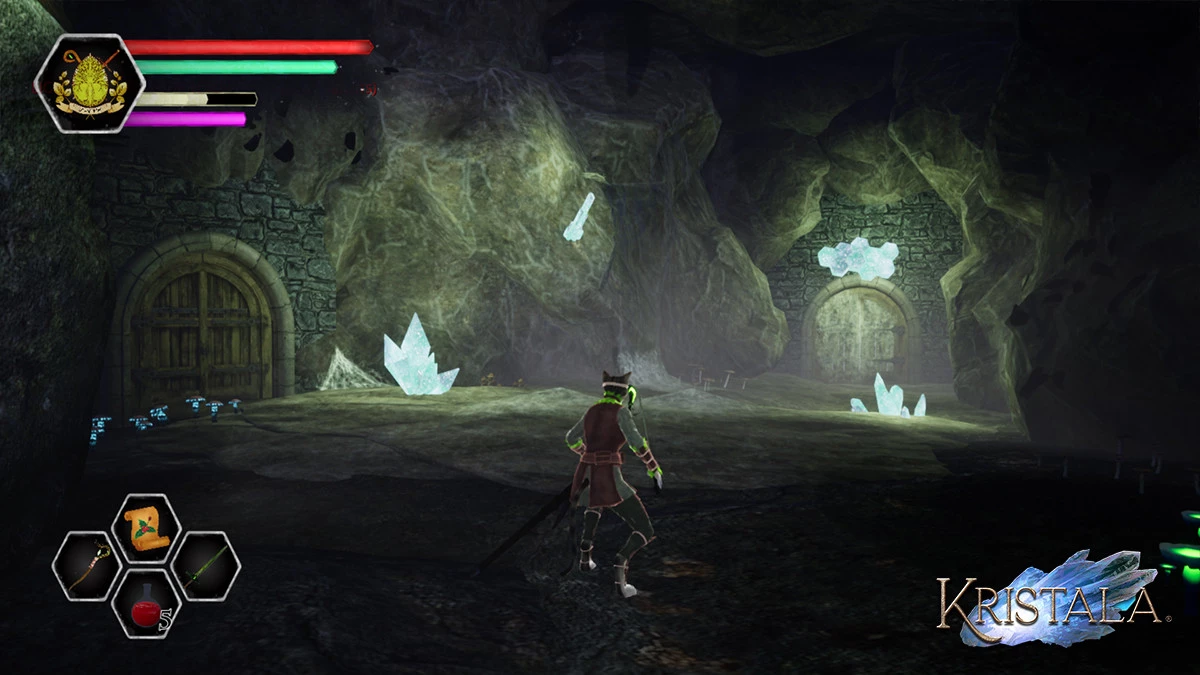The height and width of the screenshot is (675, 1200).
Task: Open the golden tree clan emblem
Action: click(x=90, y=83)
